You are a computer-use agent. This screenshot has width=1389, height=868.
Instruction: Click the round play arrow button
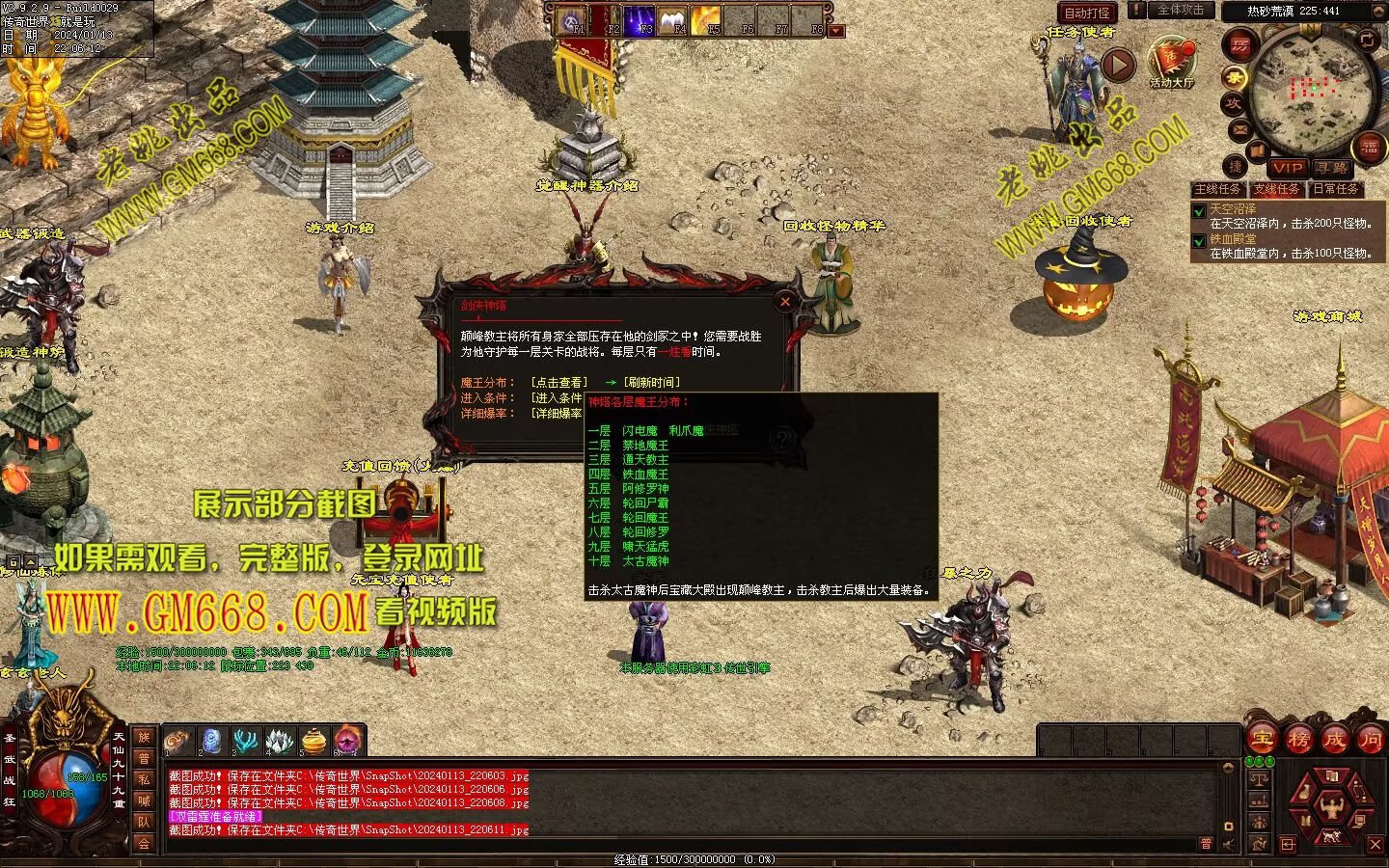(1118, 66)
